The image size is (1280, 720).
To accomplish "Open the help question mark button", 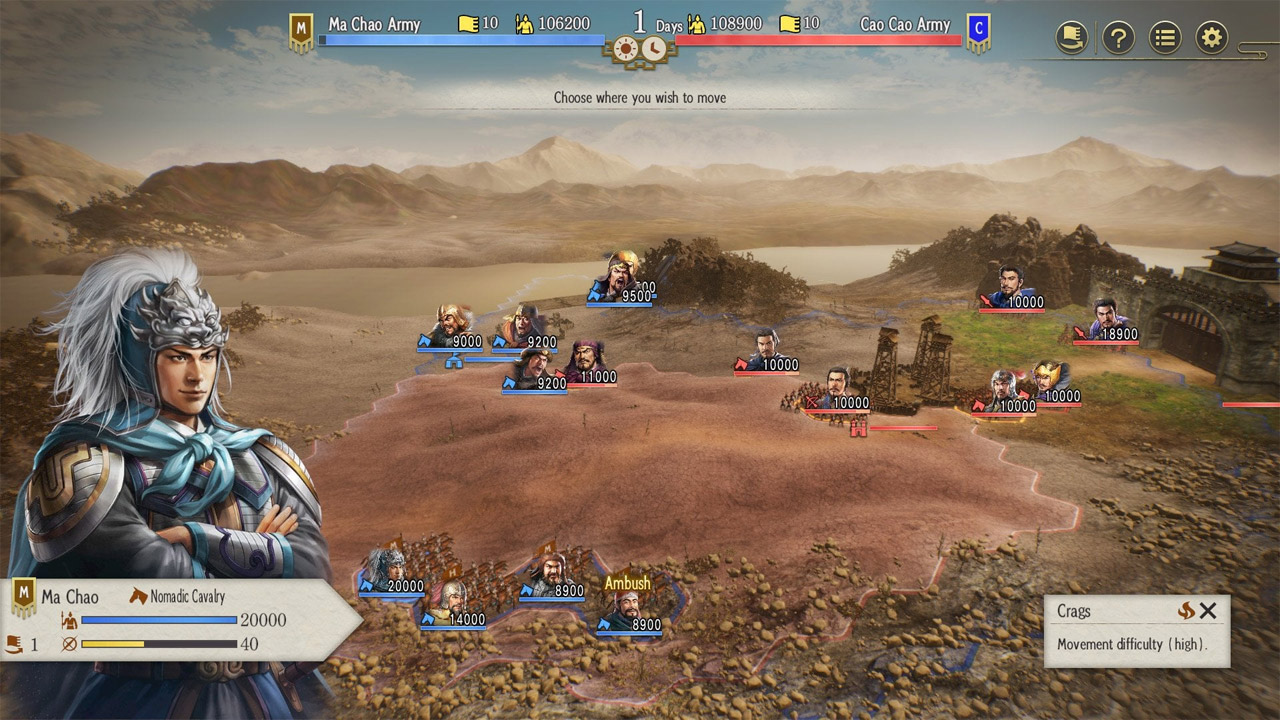I will point(1118,38).
